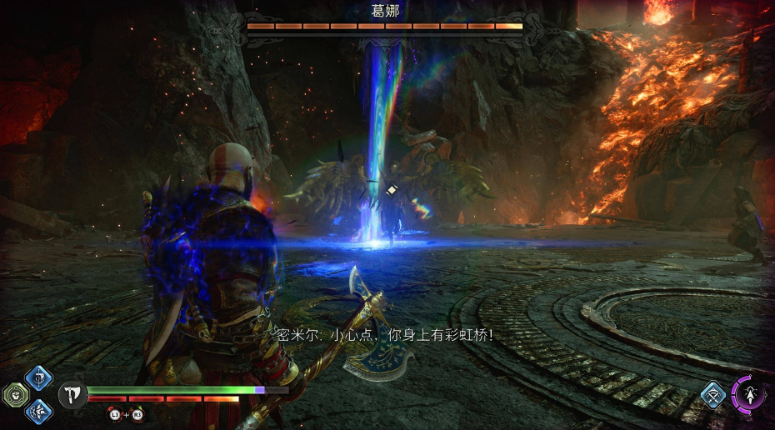Viewport: 775px width, 430px height.
Task: Activate the upper blue runic attack icon
Action: 39,377
